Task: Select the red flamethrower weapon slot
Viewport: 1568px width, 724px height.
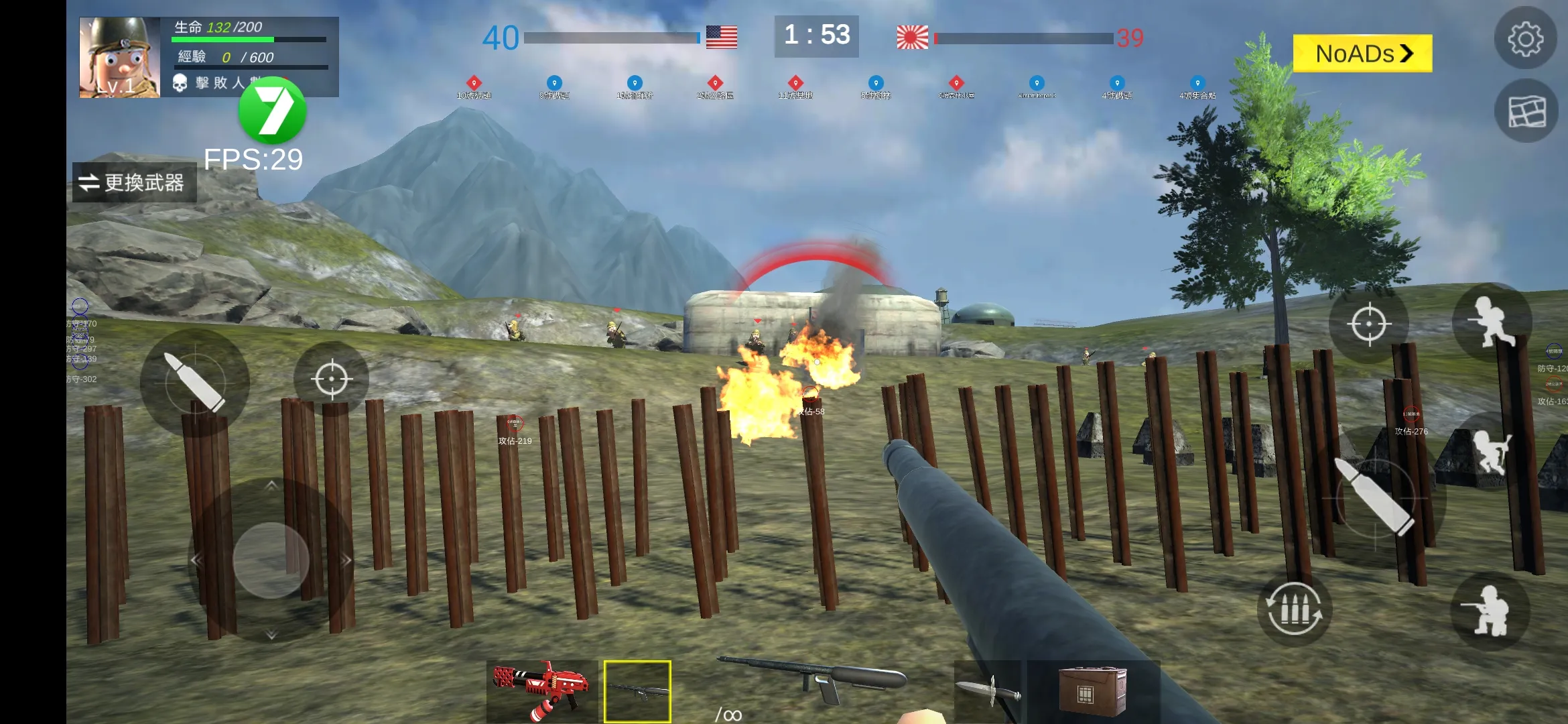Action: click(541, 692)
